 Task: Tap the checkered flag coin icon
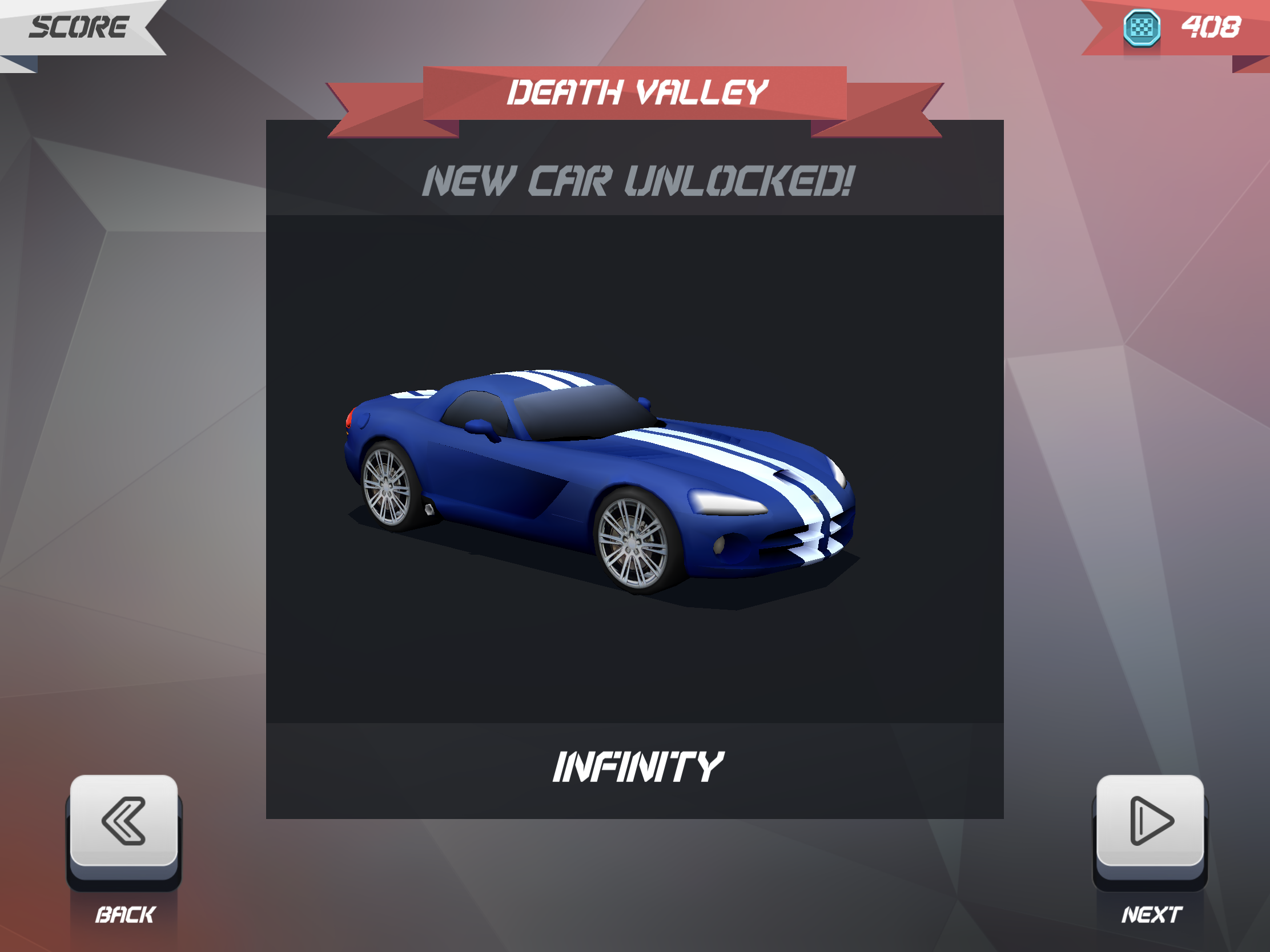click(x=1142, y=27)
